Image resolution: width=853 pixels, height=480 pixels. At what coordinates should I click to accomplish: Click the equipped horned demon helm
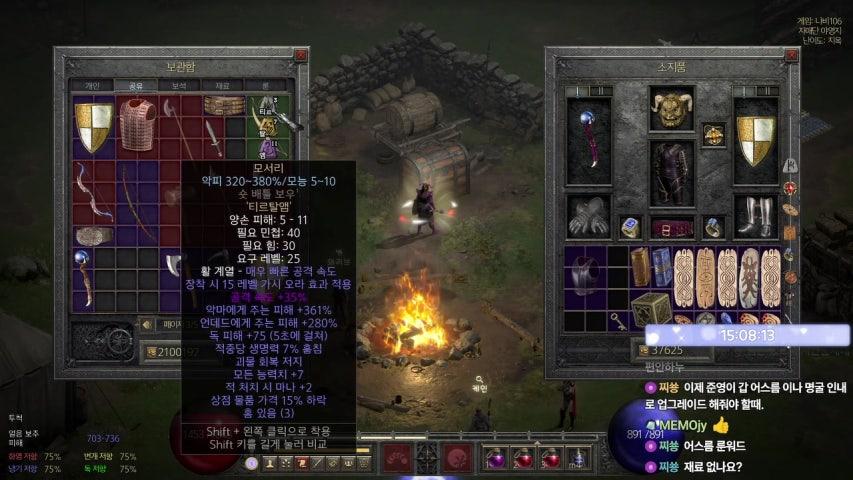pos(671,108)
